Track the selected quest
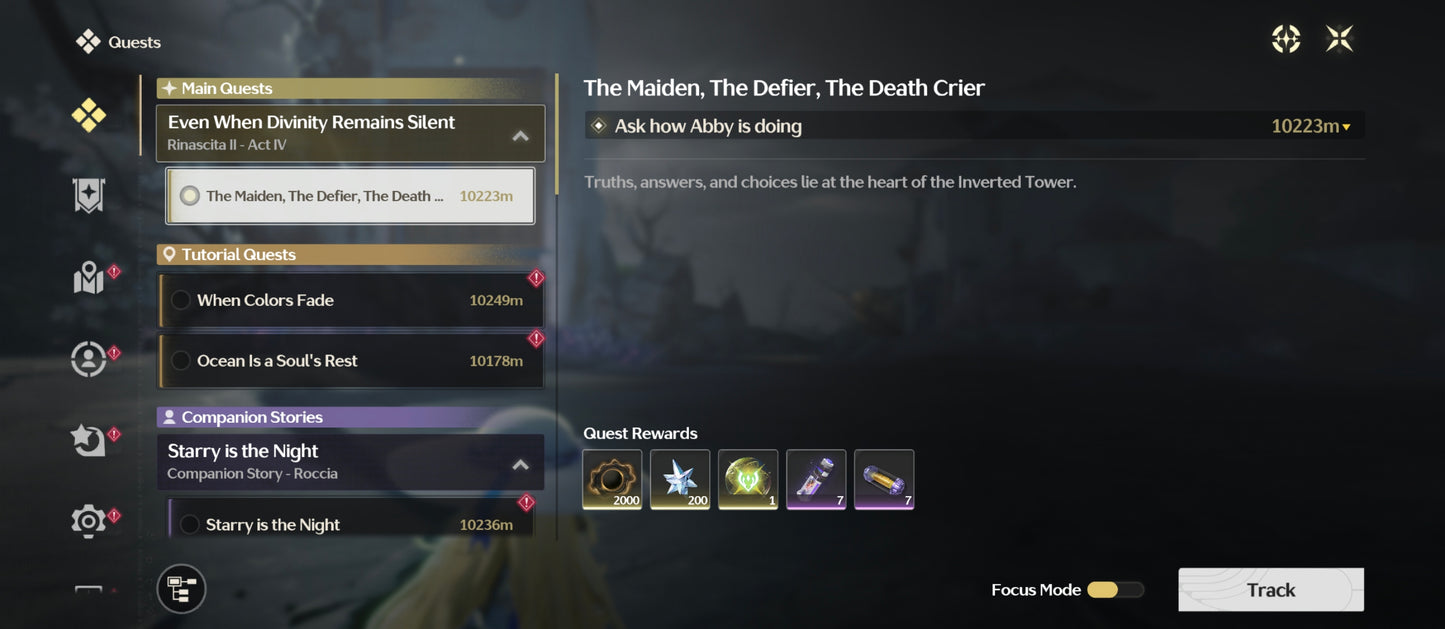Viewport: 1445px width, 629px height. coord(1270,590)
